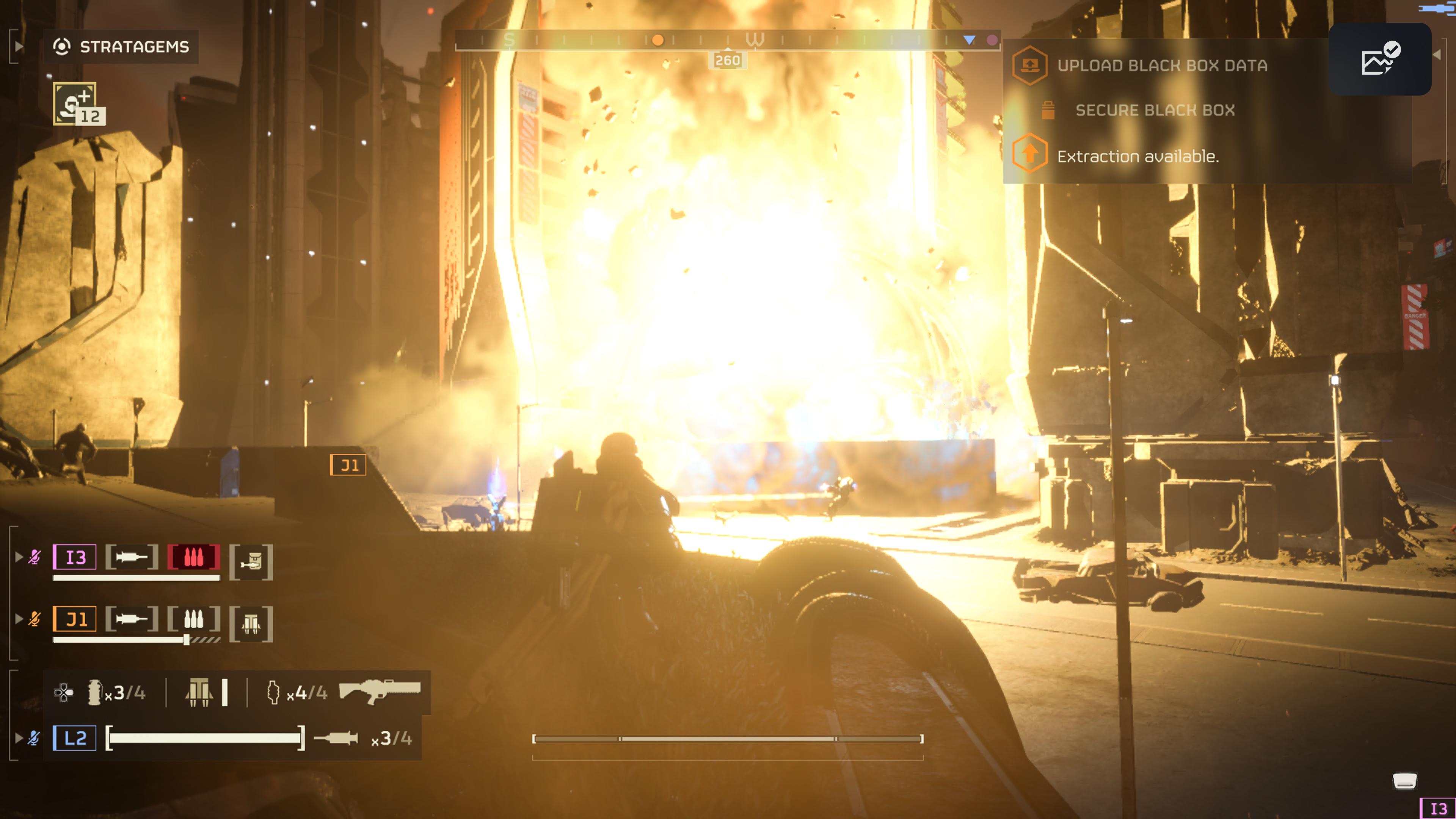Click the compass heading bar
The image size is (1456, 819).
click(728, 40)
